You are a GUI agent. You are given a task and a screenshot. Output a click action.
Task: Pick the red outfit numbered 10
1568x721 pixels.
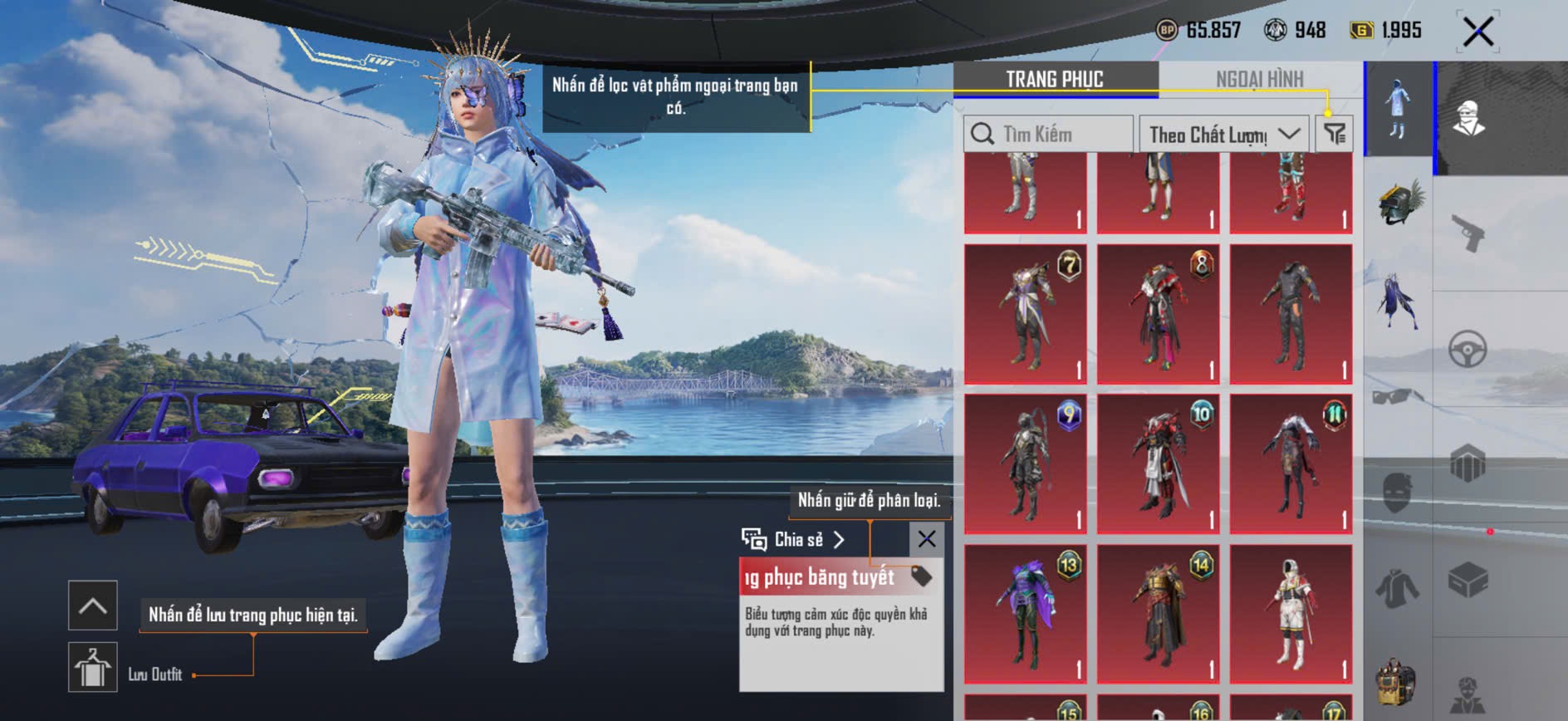pyautogui.click(x=1159, y=463)
